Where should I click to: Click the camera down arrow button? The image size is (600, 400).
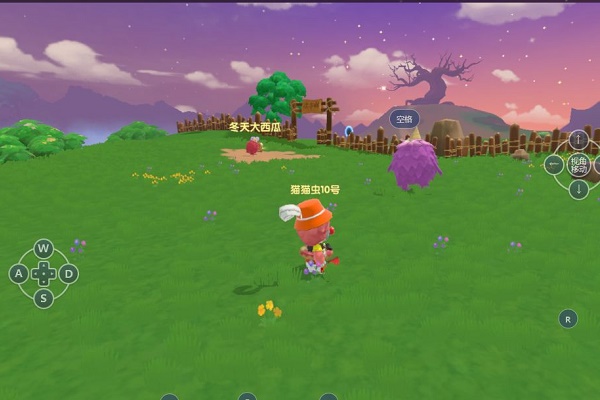coord(579,189)
